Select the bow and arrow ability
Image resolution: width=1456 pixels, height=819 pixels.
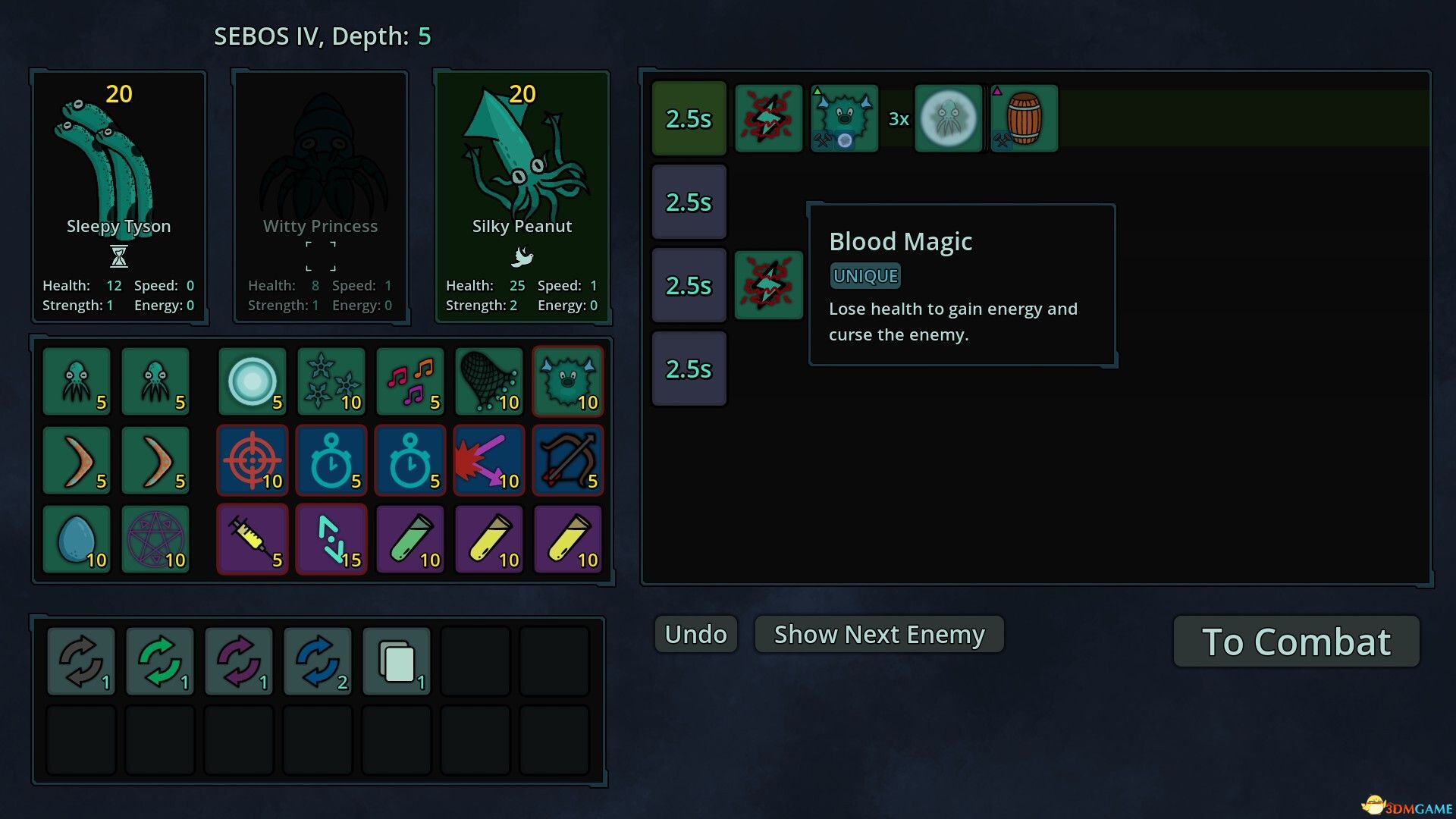click(568, 460)
